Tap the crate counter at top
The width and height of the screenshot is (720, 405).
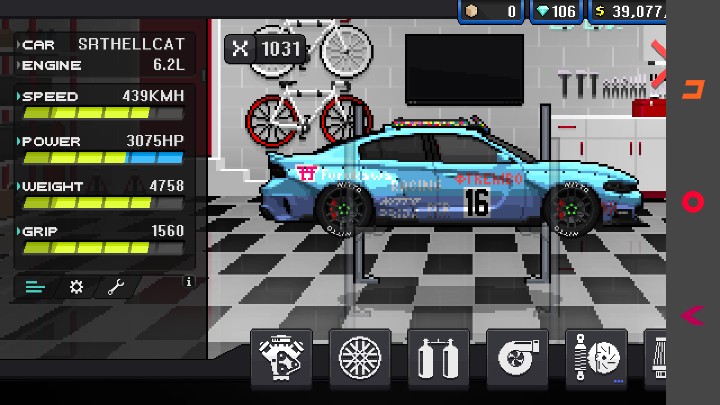coord(491,11)
